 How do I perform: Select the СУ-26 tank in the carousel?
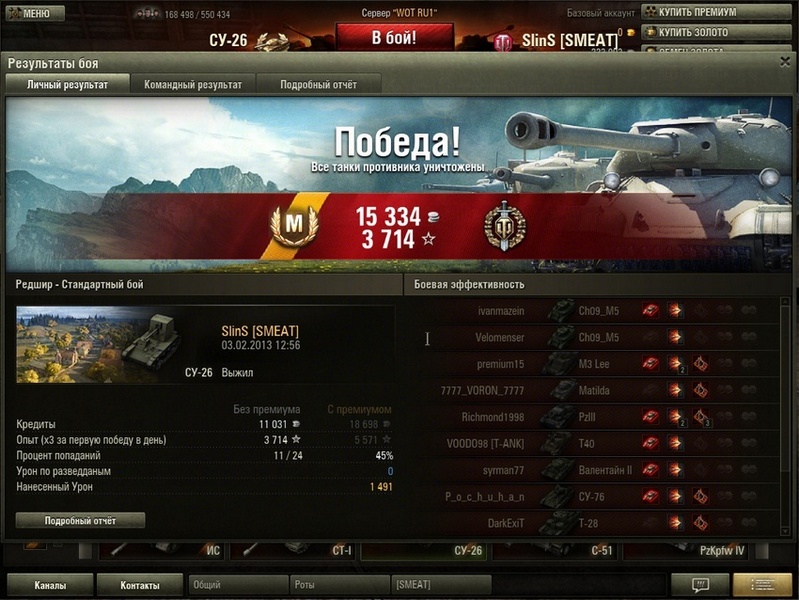(x=425, y=550)
